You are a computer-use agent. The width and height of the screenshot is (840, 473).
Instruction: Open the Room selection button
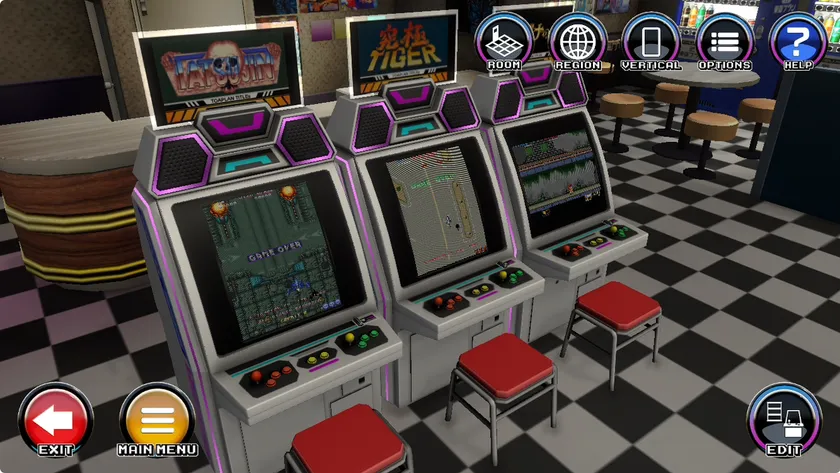tap(504, 42)
